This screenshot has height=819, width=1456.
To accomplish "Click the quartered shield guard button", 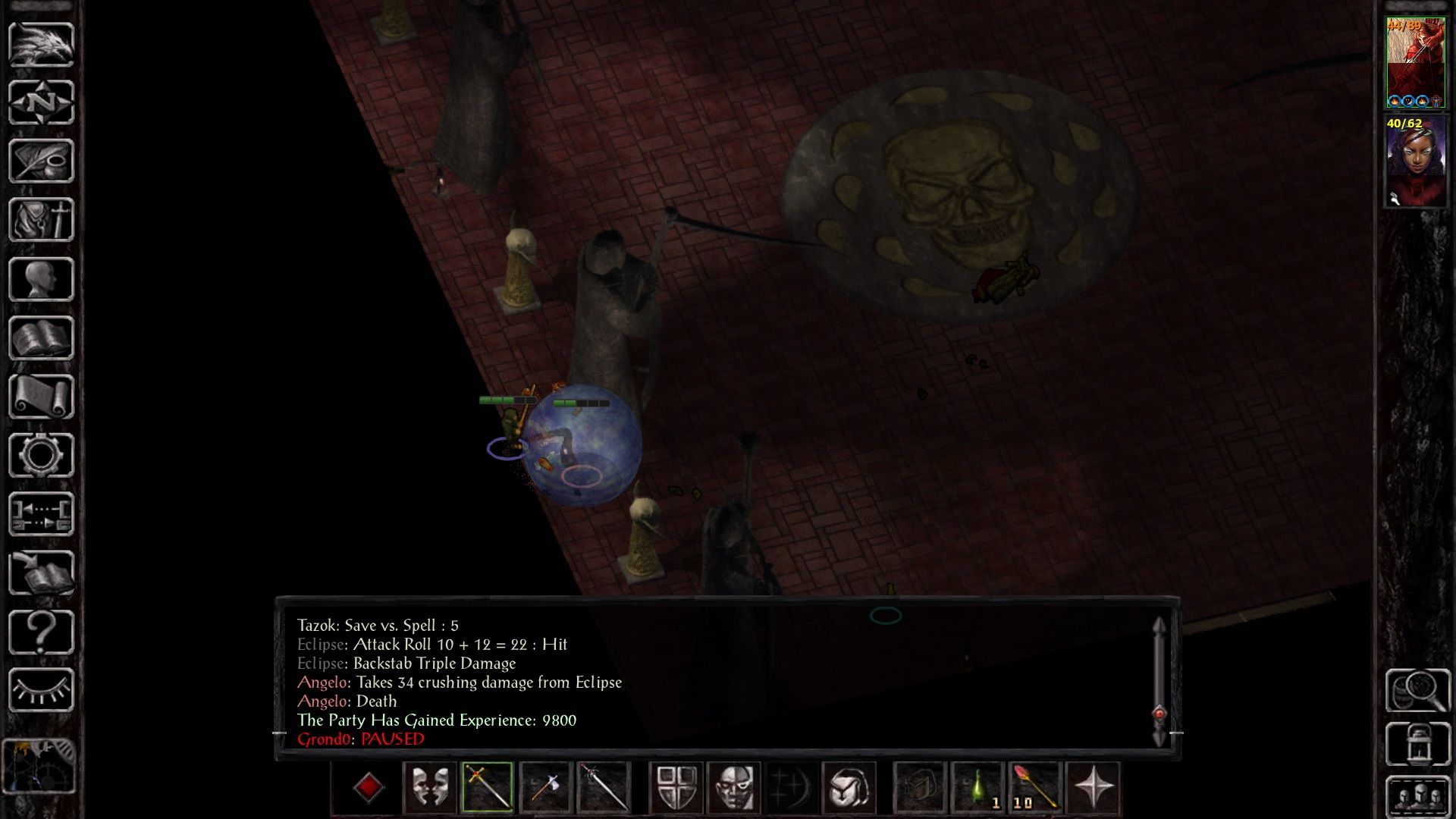I will [x=676, y=787].
